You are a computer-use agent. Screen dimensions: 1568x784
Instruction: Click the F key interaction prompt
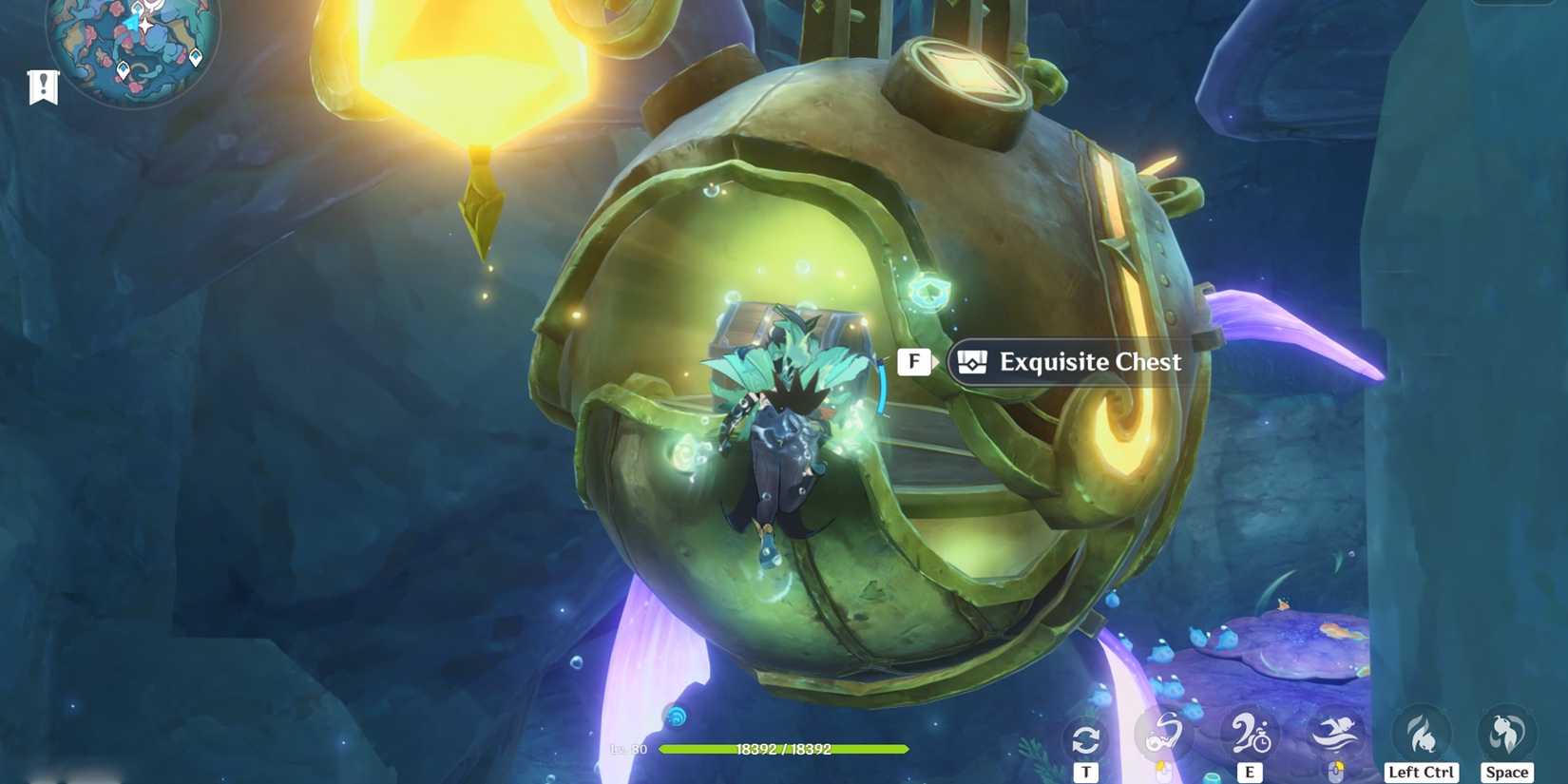point(914,361)
